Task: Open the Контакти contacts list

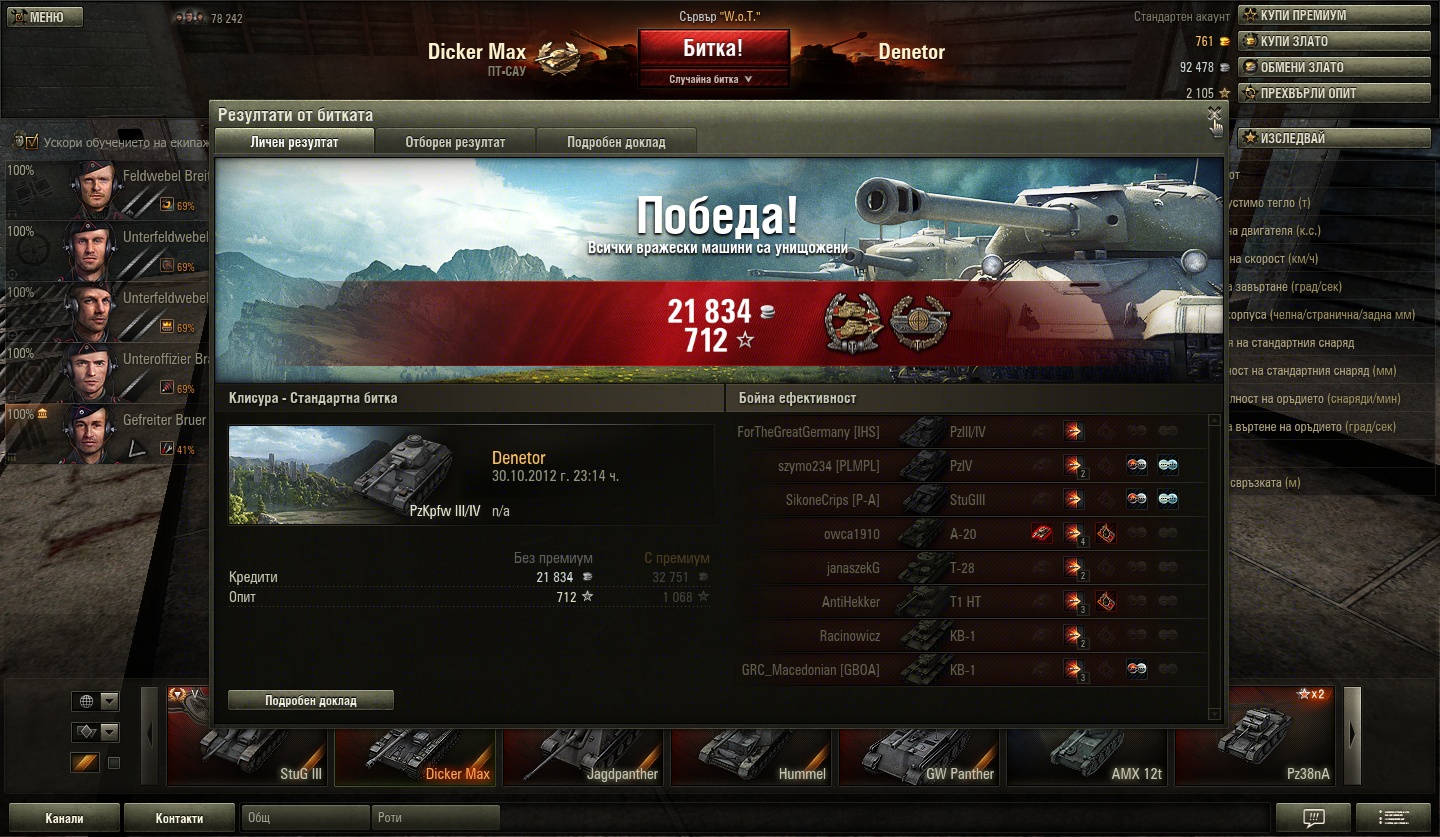Action: 180,818
